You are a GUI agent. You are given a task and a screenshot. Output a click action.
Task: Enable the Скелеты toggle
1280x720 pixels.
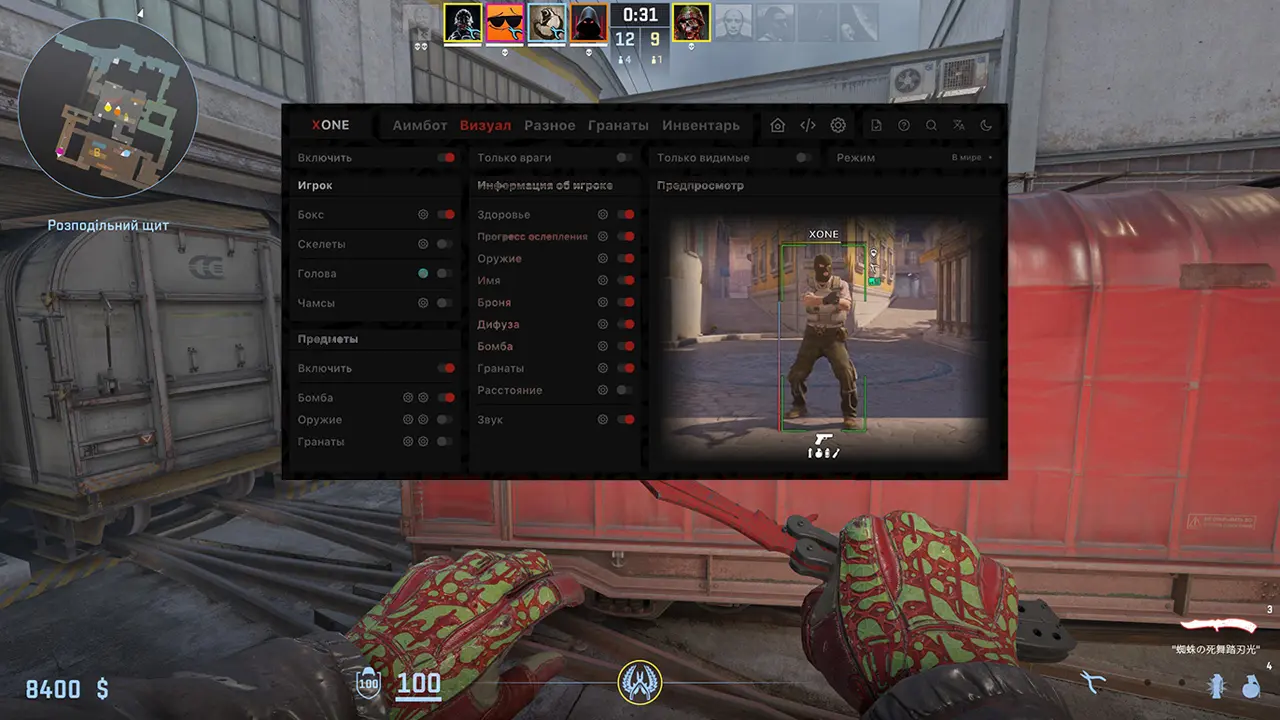[445, 244]
